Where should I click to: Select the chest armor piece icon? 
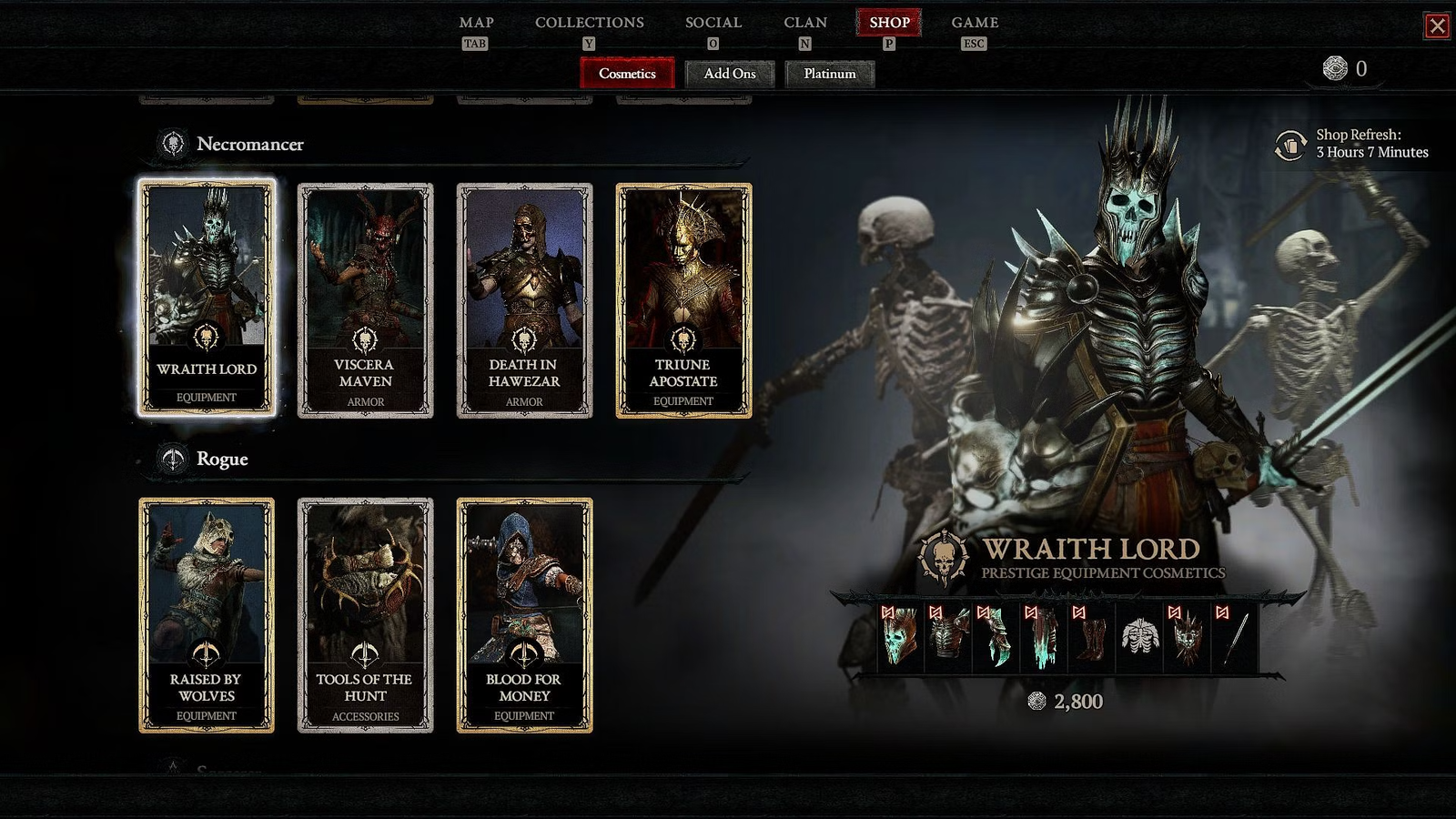[948, 637]
